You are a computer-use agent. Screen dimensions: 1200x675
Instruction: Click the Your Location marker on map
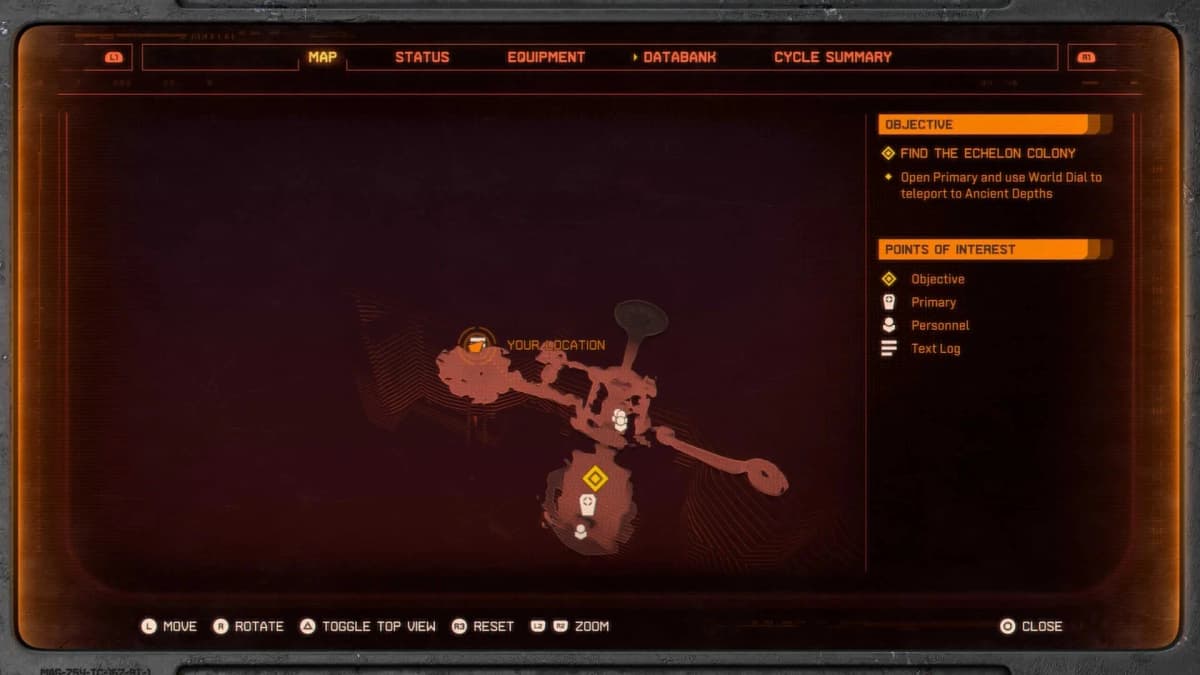(477, 343)
